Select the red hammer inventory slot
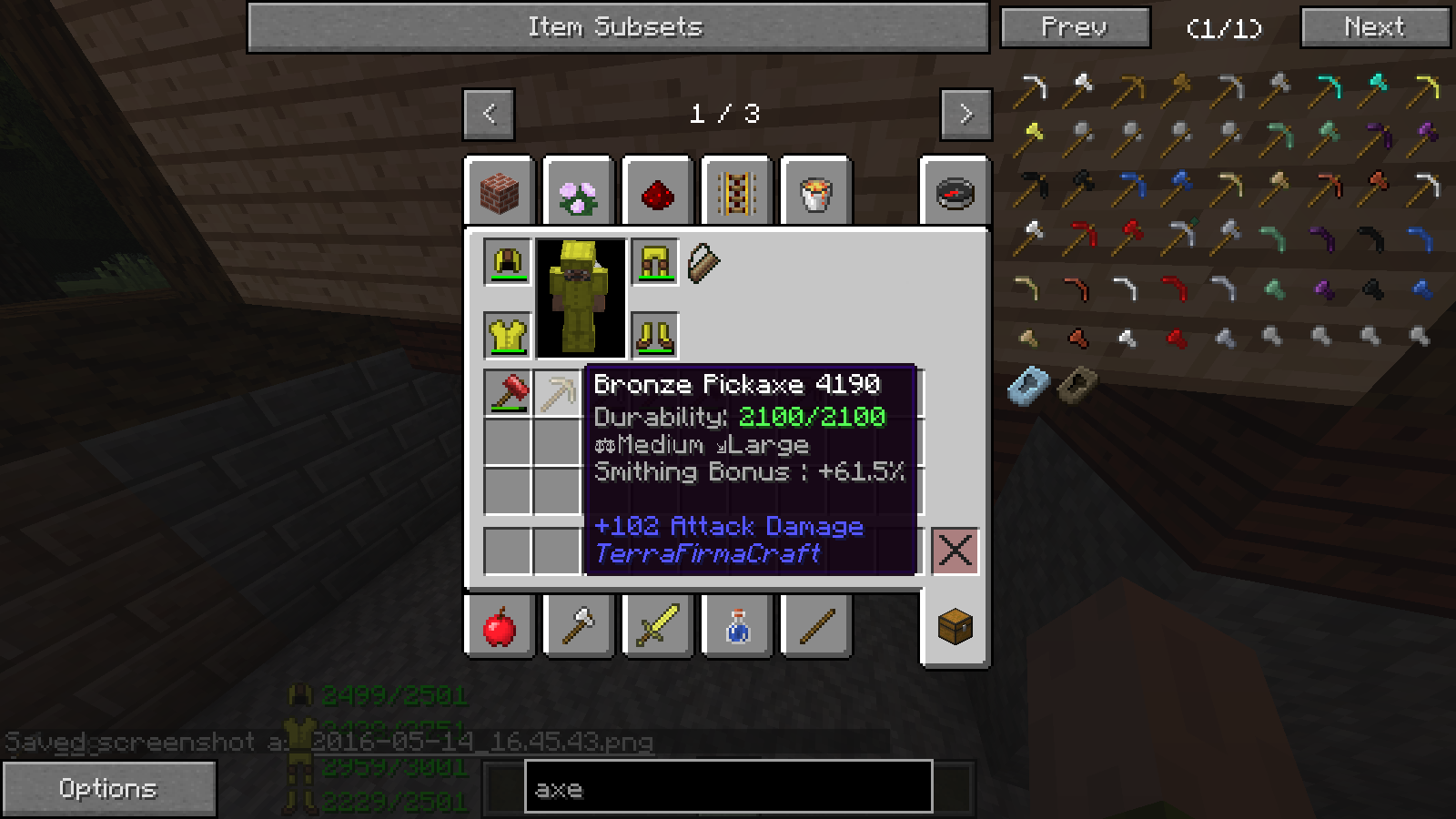 click(x=508, y=393)
